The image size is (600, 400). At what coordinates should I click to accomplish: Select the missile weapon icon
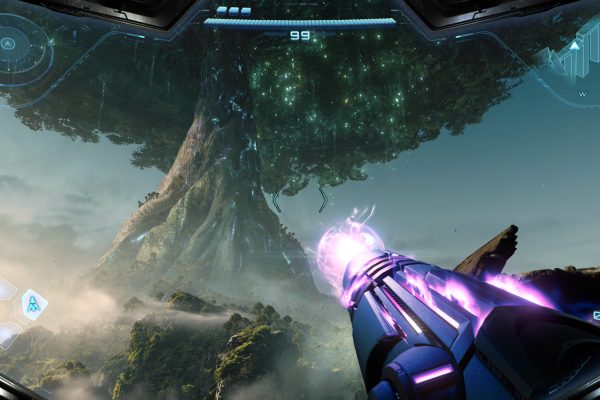pyautogui.click(x=34, y=304)
